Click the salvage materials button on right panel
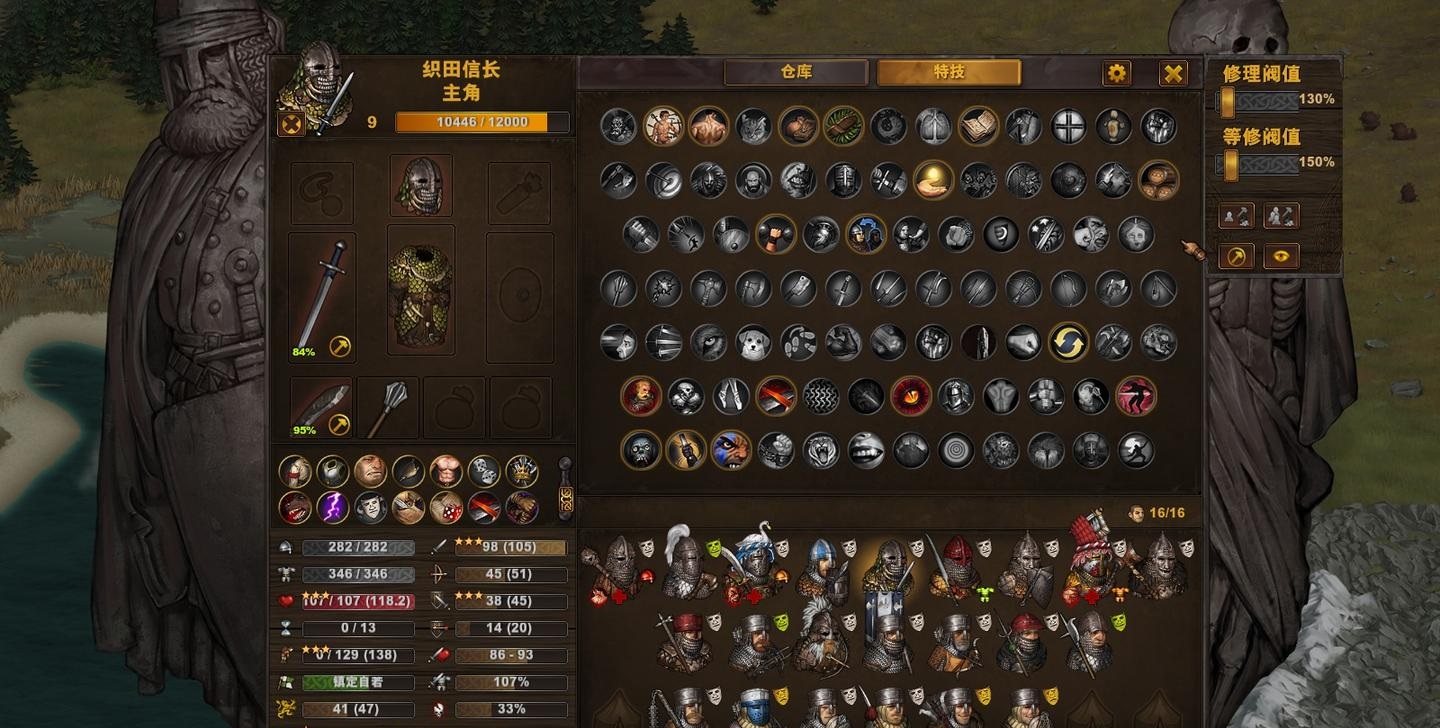This screenshot has height=728, width=1440. point(1280,215)
